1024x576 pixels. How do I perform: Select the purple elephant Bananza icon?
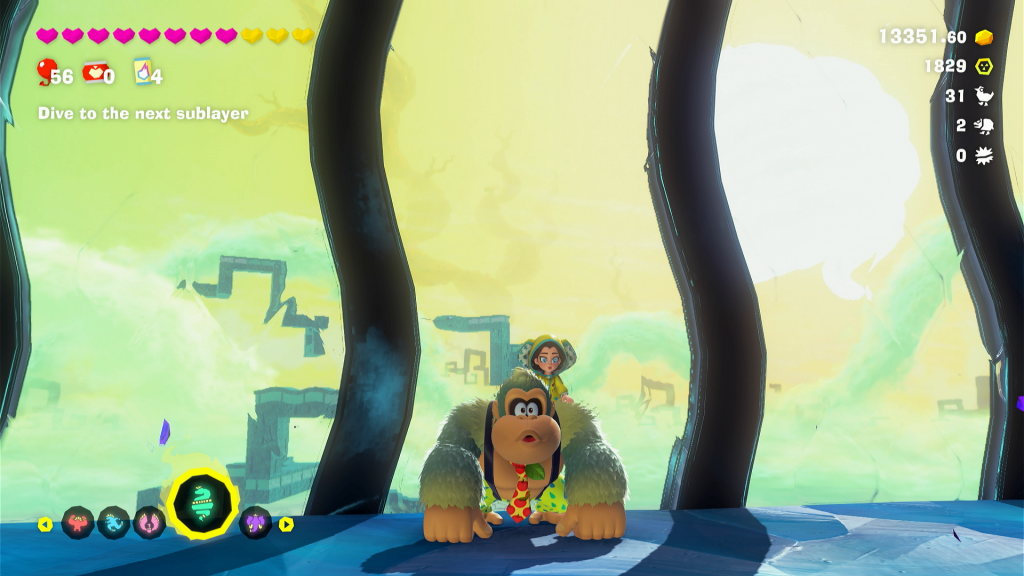(255, 523)
